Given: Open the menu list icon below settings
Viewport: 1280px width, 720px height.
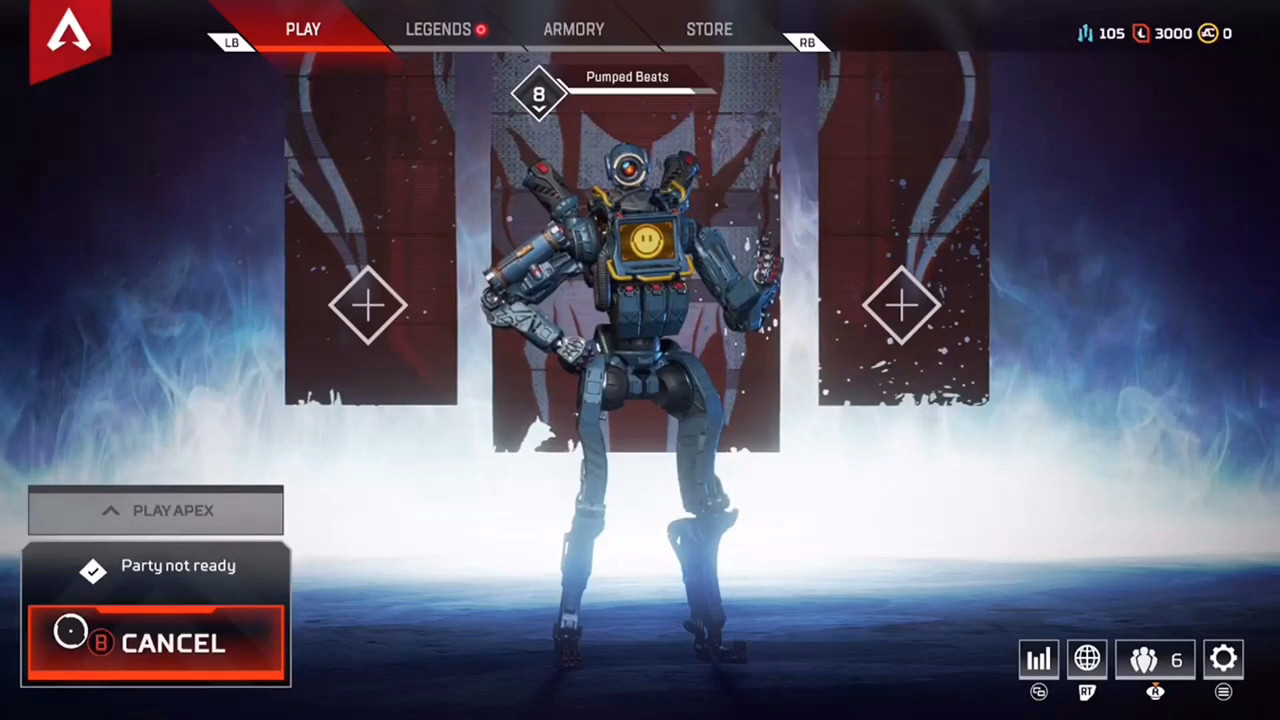Looking at the screenshot, I should 1224,691.
